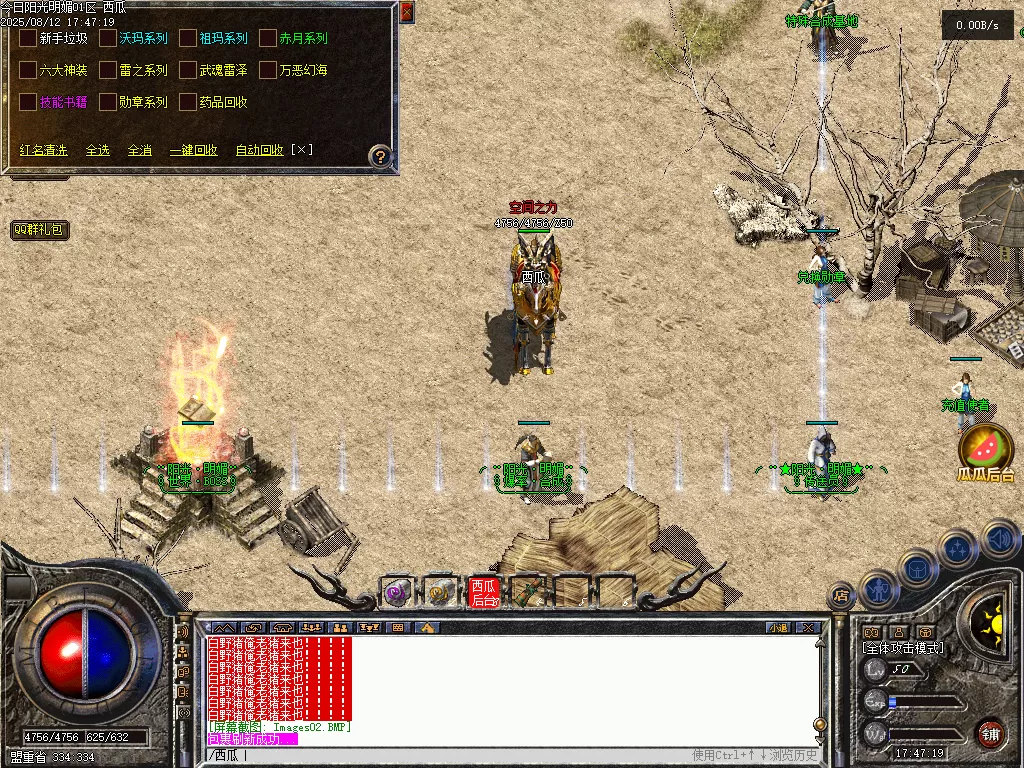Focus the chat input field

click(x=450, y=755)
